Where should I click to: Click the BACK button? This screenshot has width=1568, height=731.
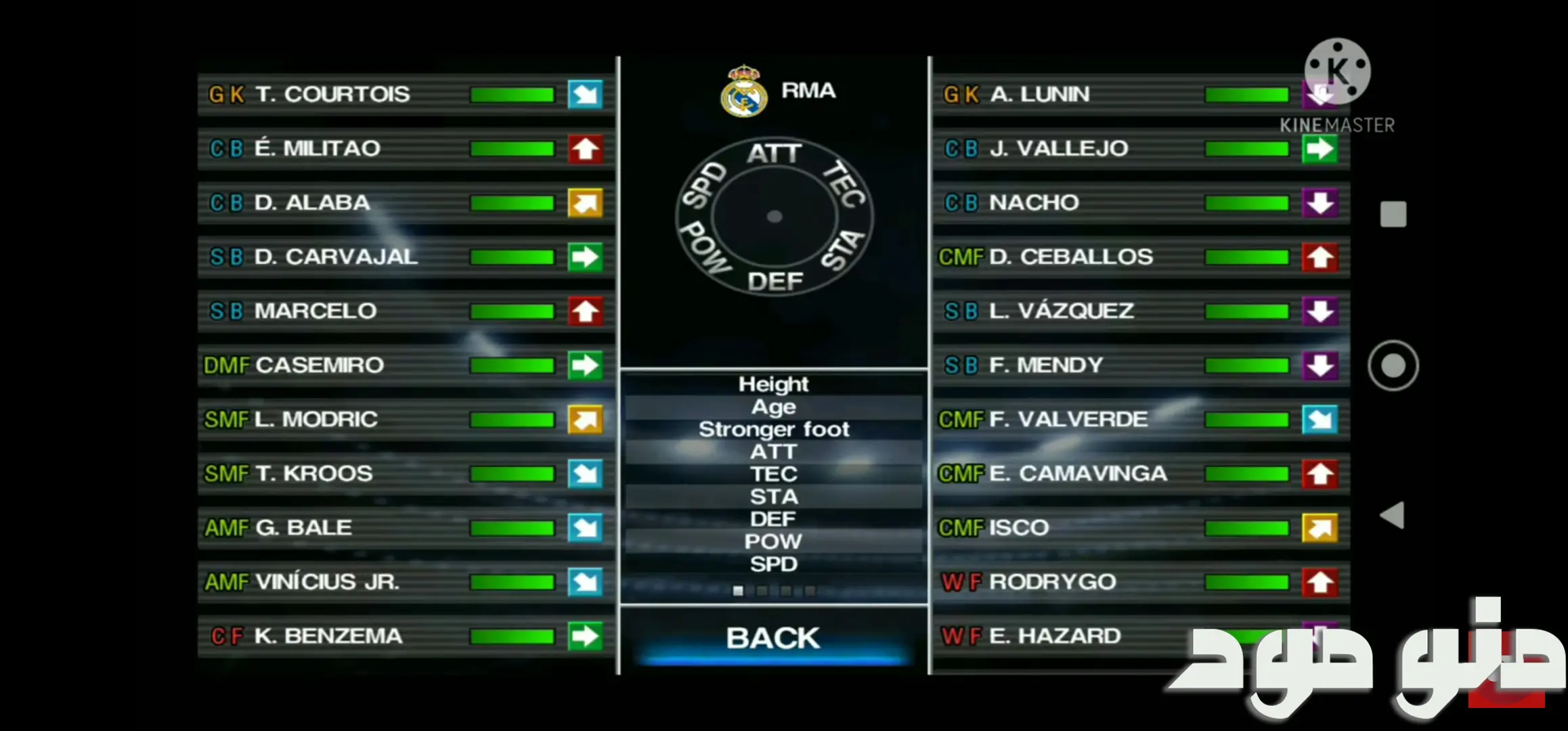tap(773, 638)
